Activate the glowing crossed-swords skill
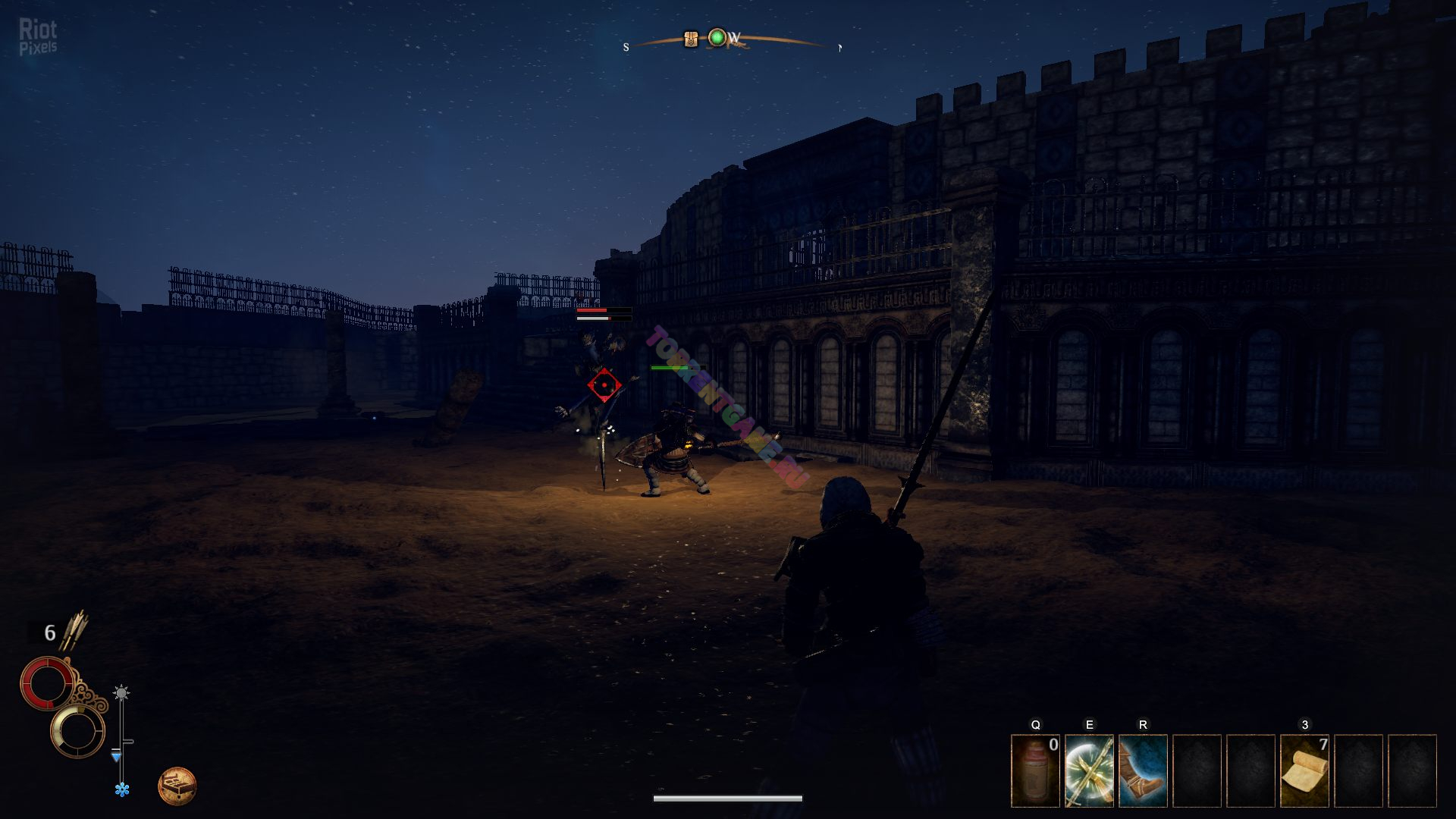This screenshot has height=819, width=1456. [1089, 770]
